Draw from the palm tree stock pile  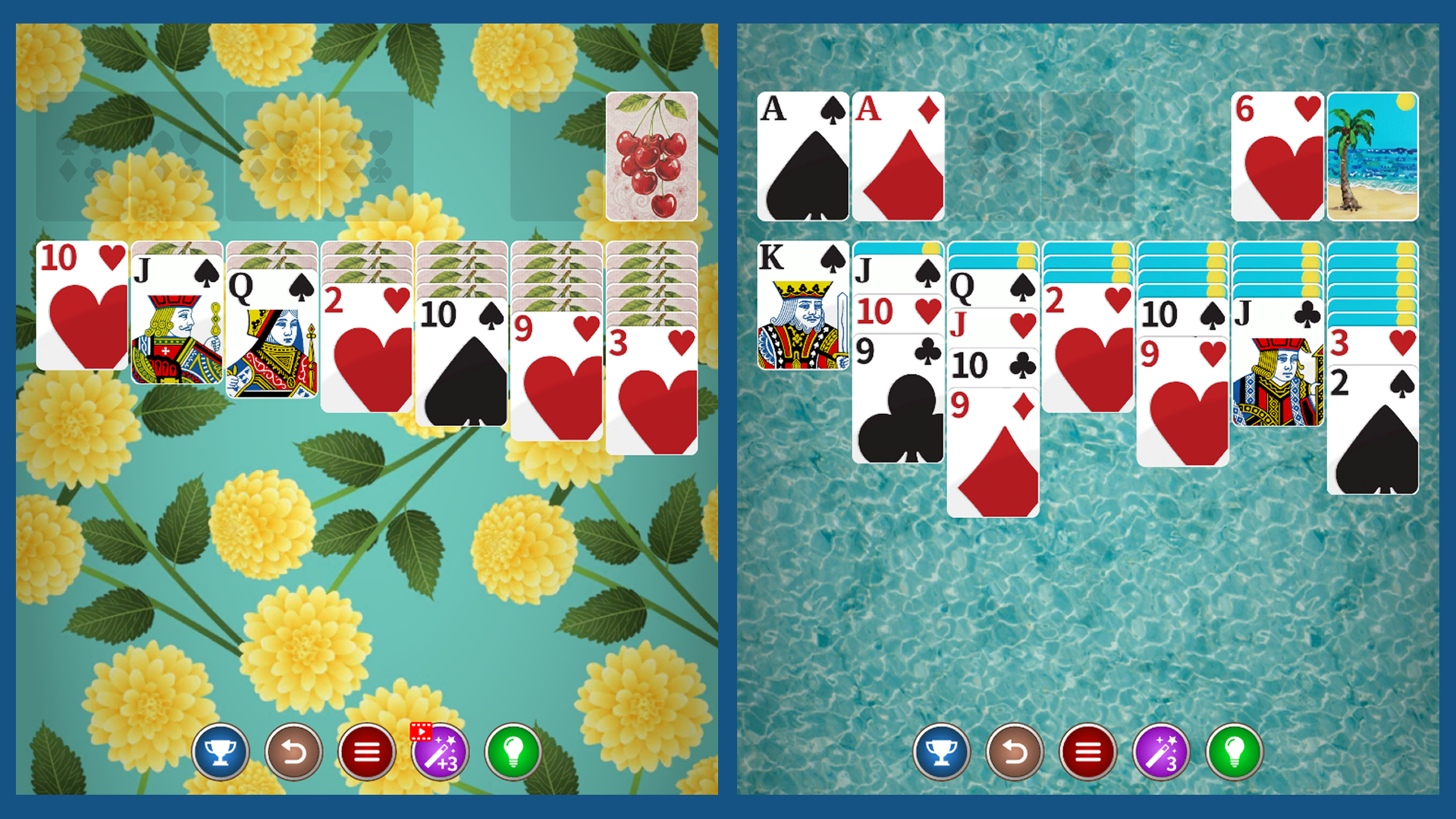(x=1372, y=157)
